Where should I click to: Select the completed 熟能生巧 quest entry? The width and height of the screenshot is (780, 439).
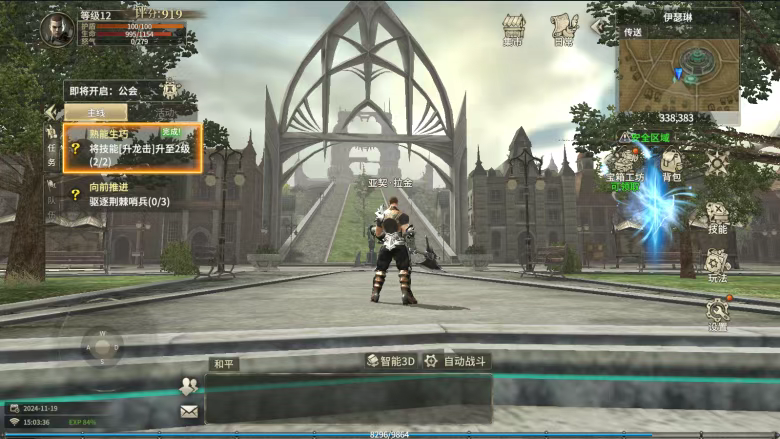pos(133,148)
